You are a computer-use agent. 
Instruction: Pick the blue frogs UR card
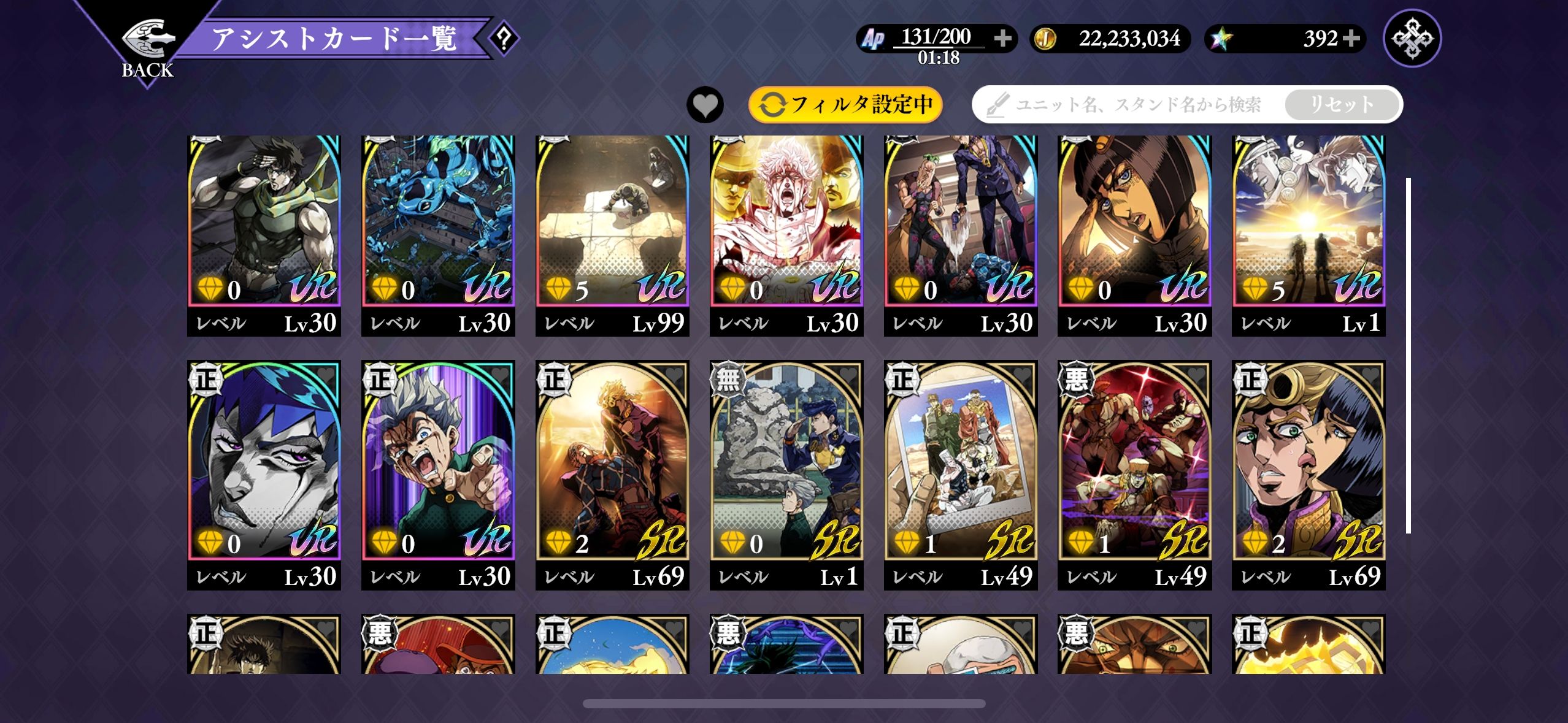(x=438, y=233)
